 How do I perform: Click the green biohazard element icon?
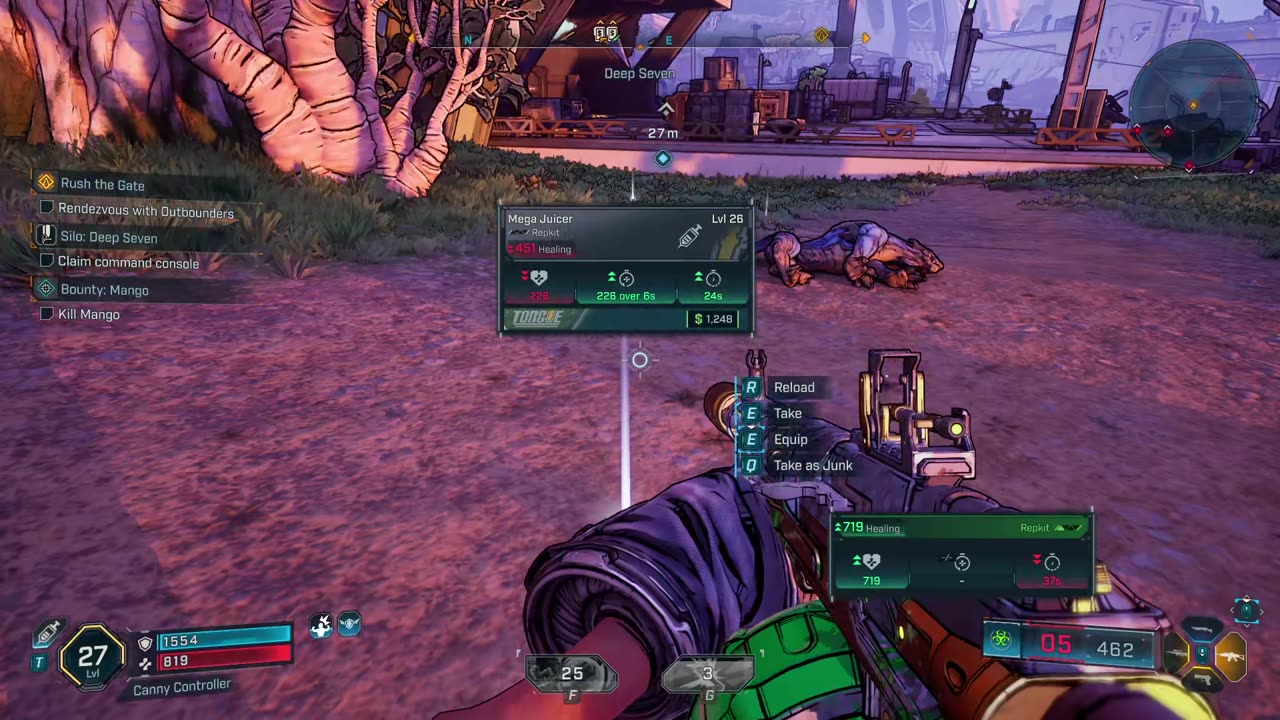pyautogui.click(x=1001, y=640)
